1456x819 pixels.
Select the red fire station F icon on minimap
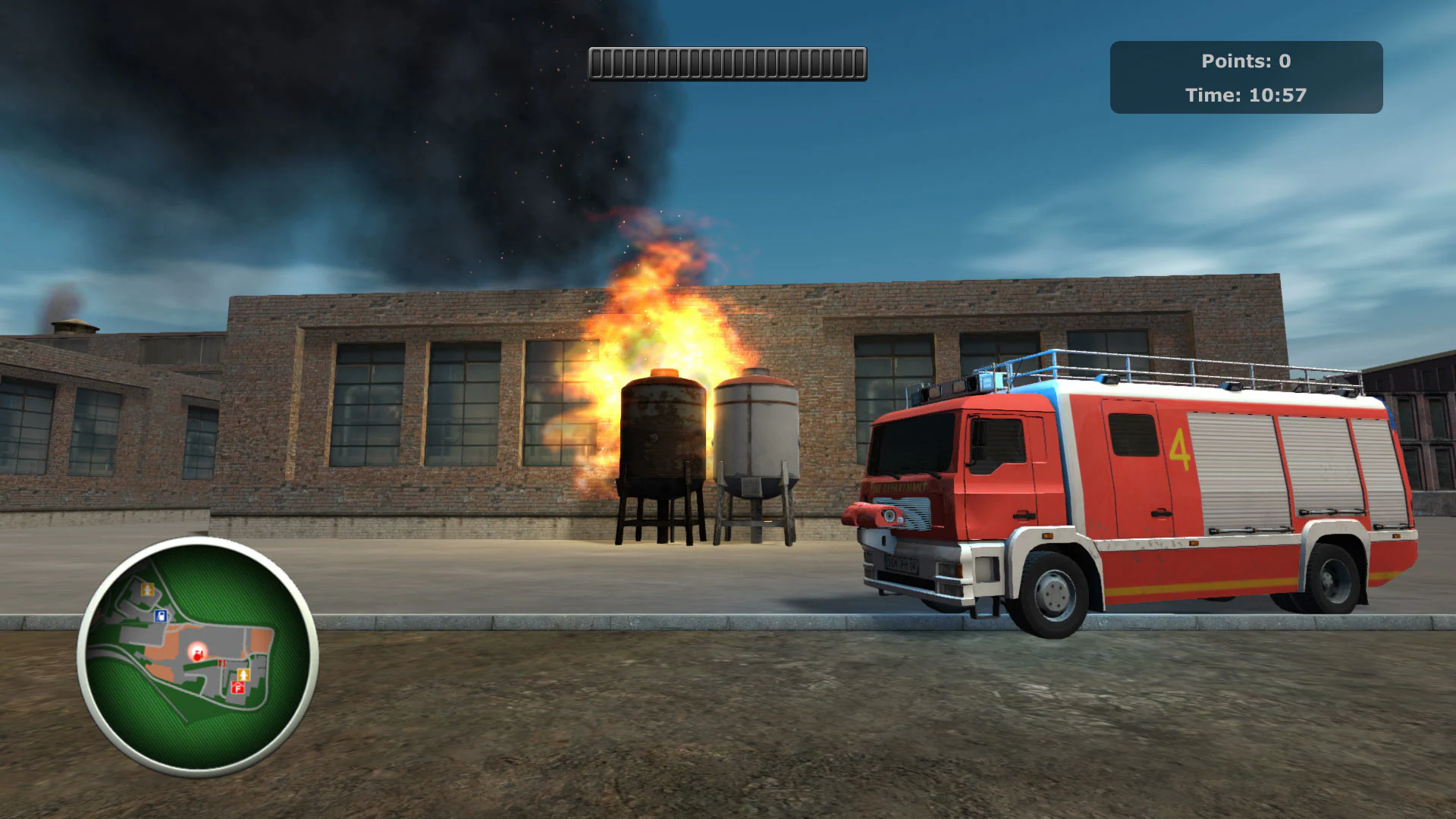tap(237, 689)
